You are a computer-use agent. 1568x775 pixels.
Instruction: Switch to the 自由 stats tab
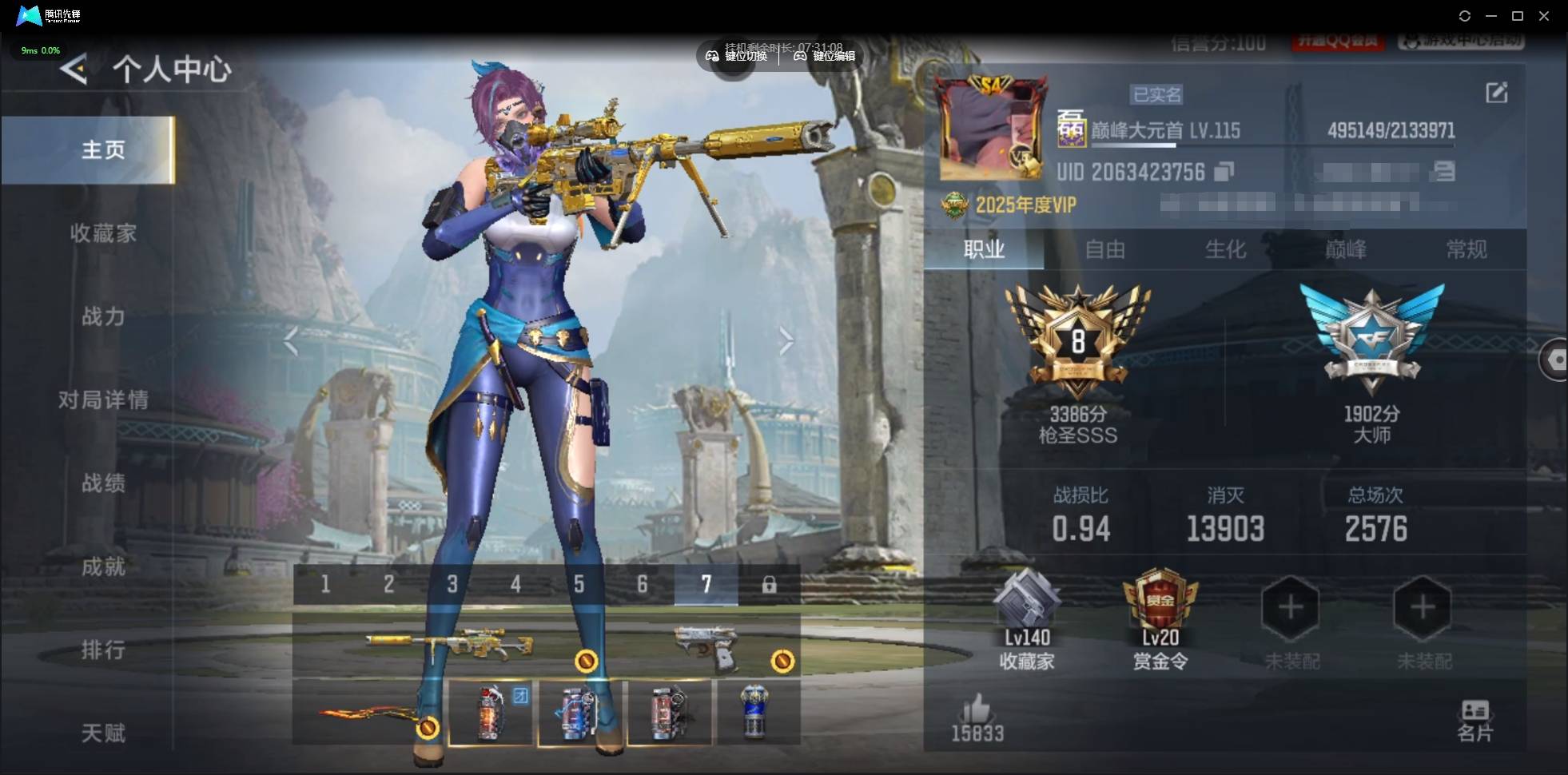point(1104,250)
